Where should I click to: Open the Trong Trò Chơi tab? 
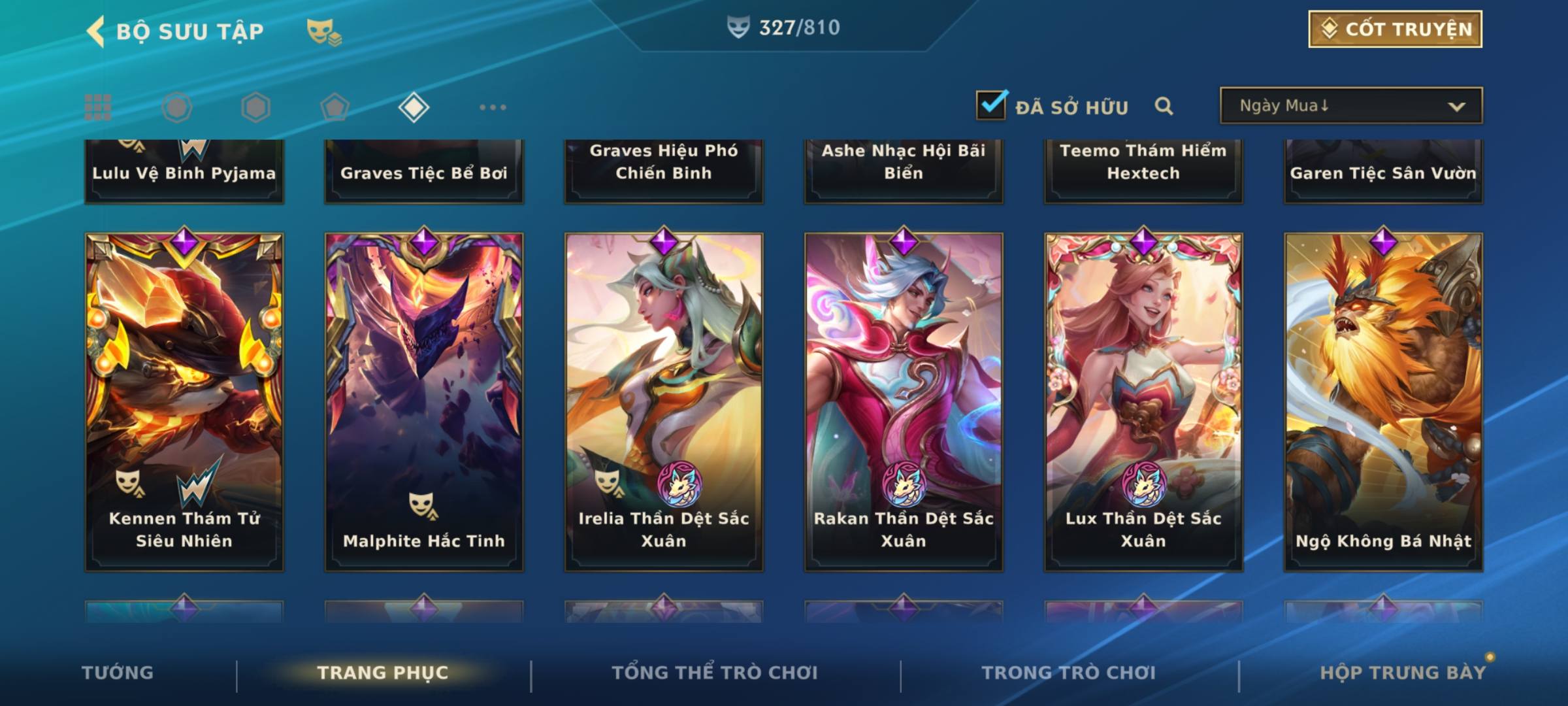click(1069, 673)
